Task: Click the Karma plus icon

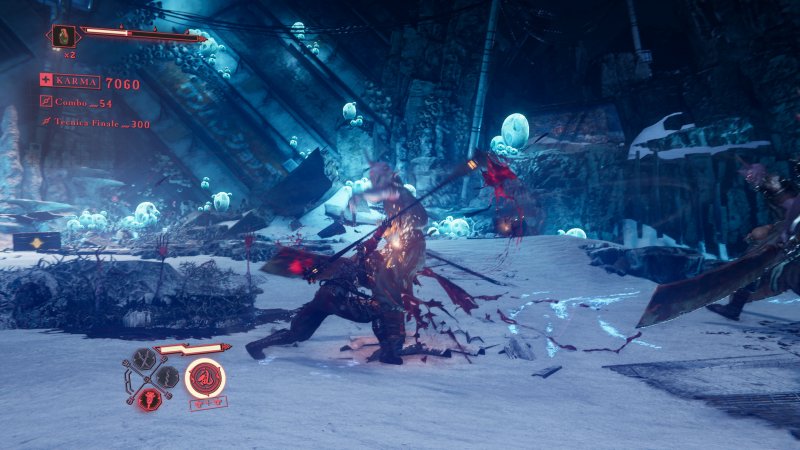Action: click(46, 81)
